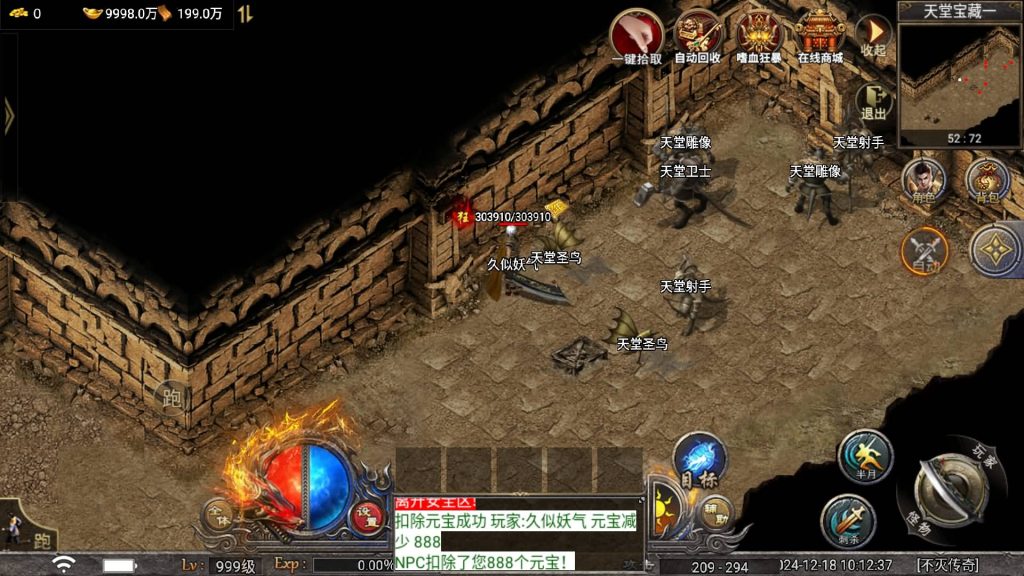
Task: Use the 半月 half-moon skill
Action: [x=865, y=456]
